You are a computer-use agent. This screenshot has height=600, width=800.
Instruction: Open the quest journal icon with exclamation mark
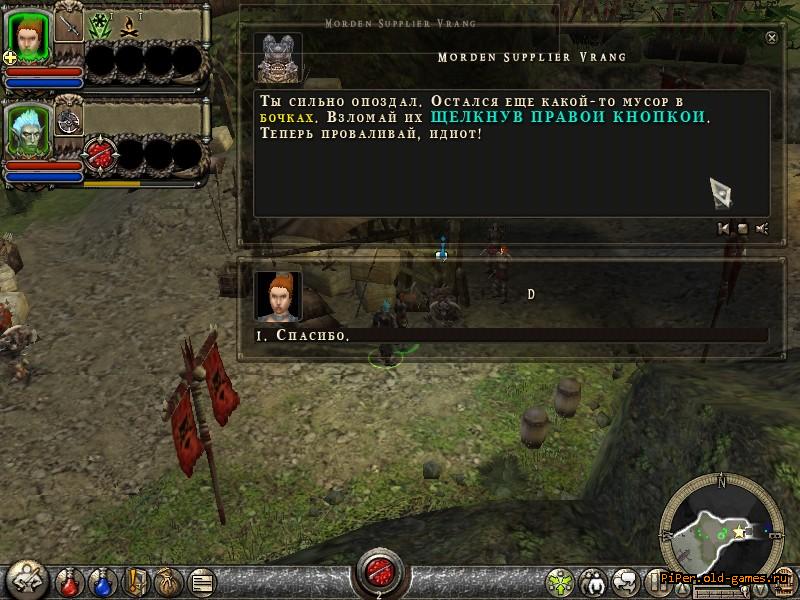[x=136, y=580]
